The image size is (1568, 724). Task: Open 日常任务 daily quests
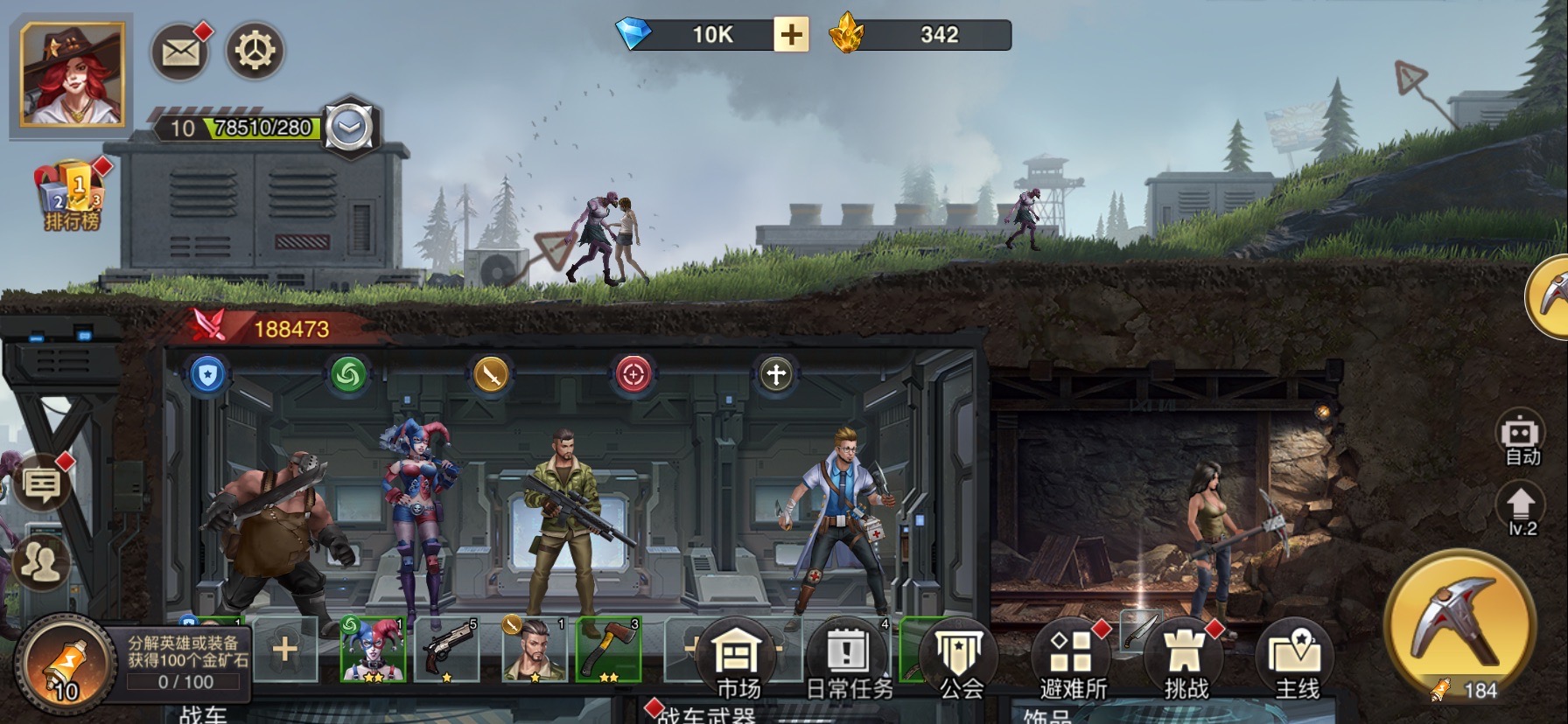pyautogui.click(x=848, y=661)
